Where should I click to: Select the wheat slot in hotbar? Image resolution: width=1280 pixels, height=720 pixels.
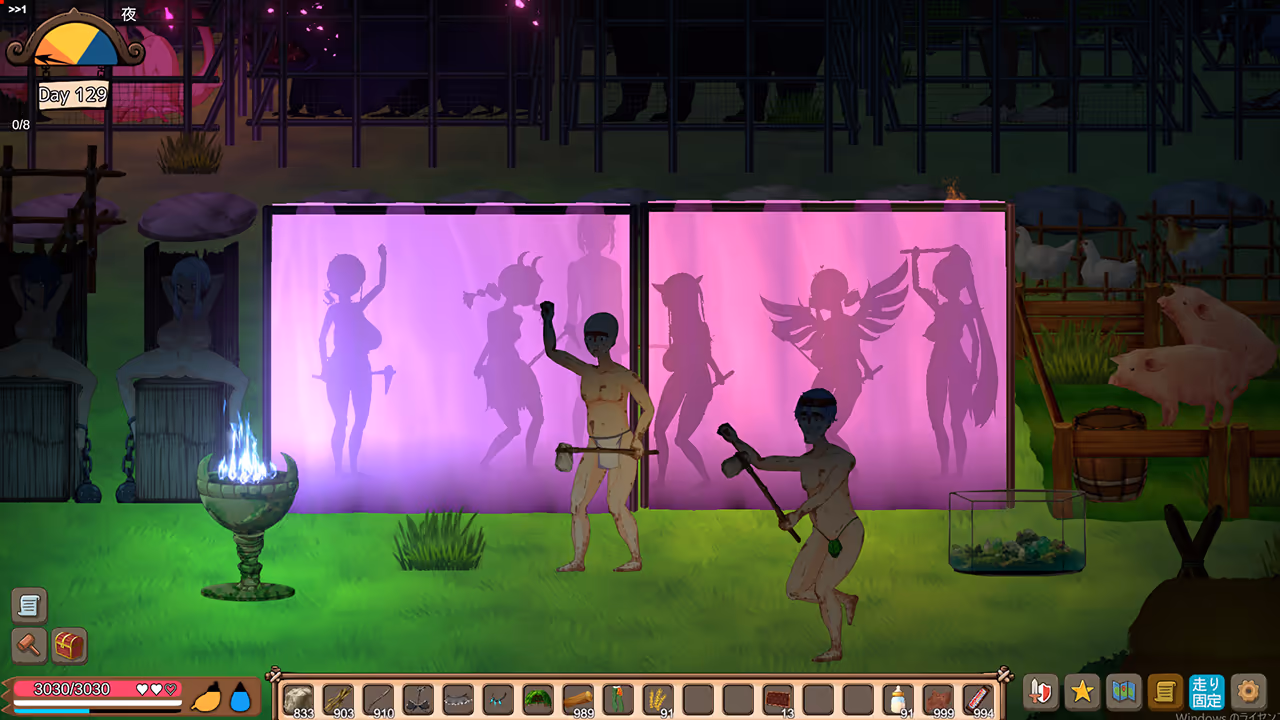click(658, 697)
